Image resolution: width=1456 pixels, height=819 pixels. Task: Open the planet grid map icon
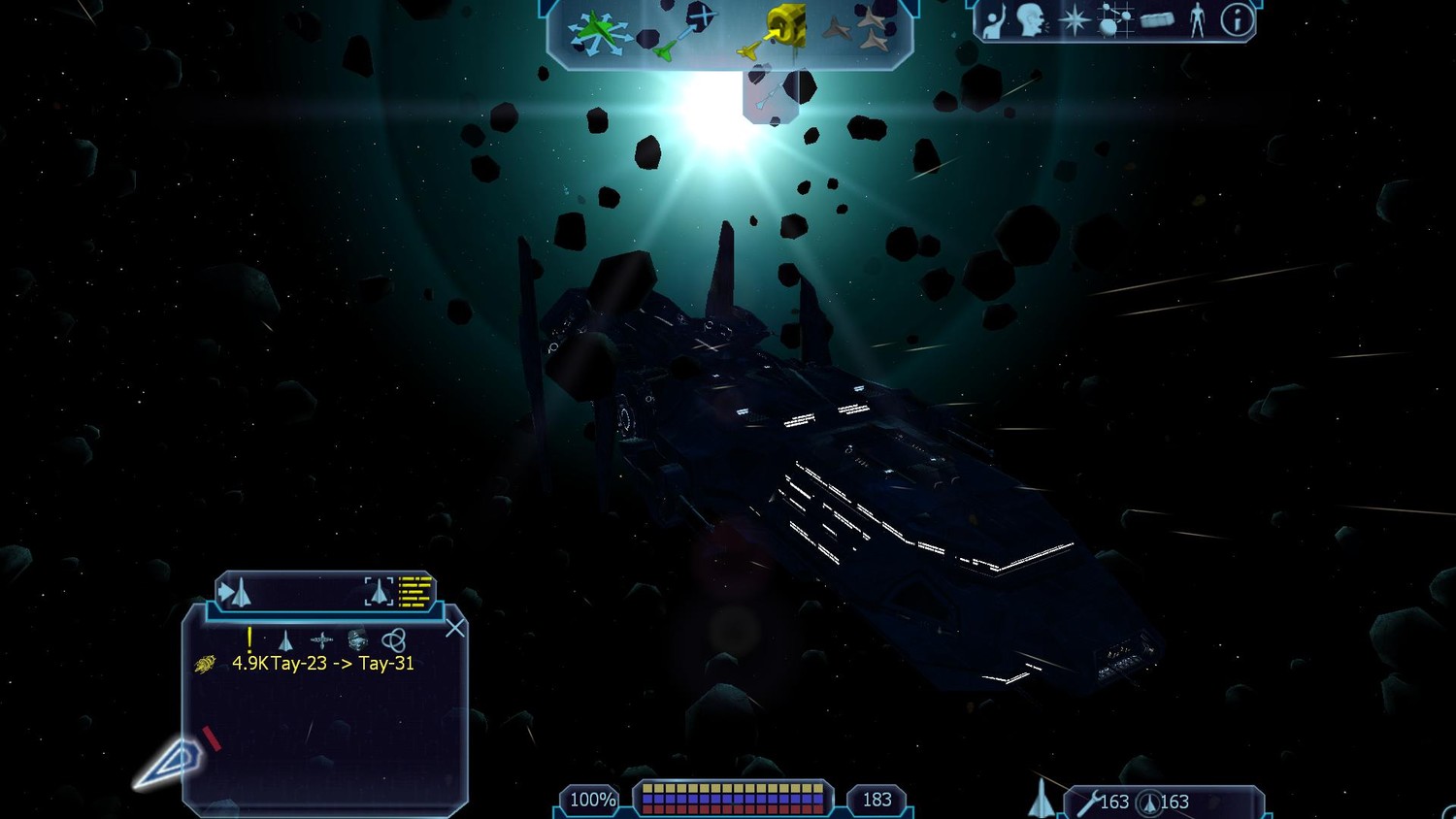tap(1112, 20)
